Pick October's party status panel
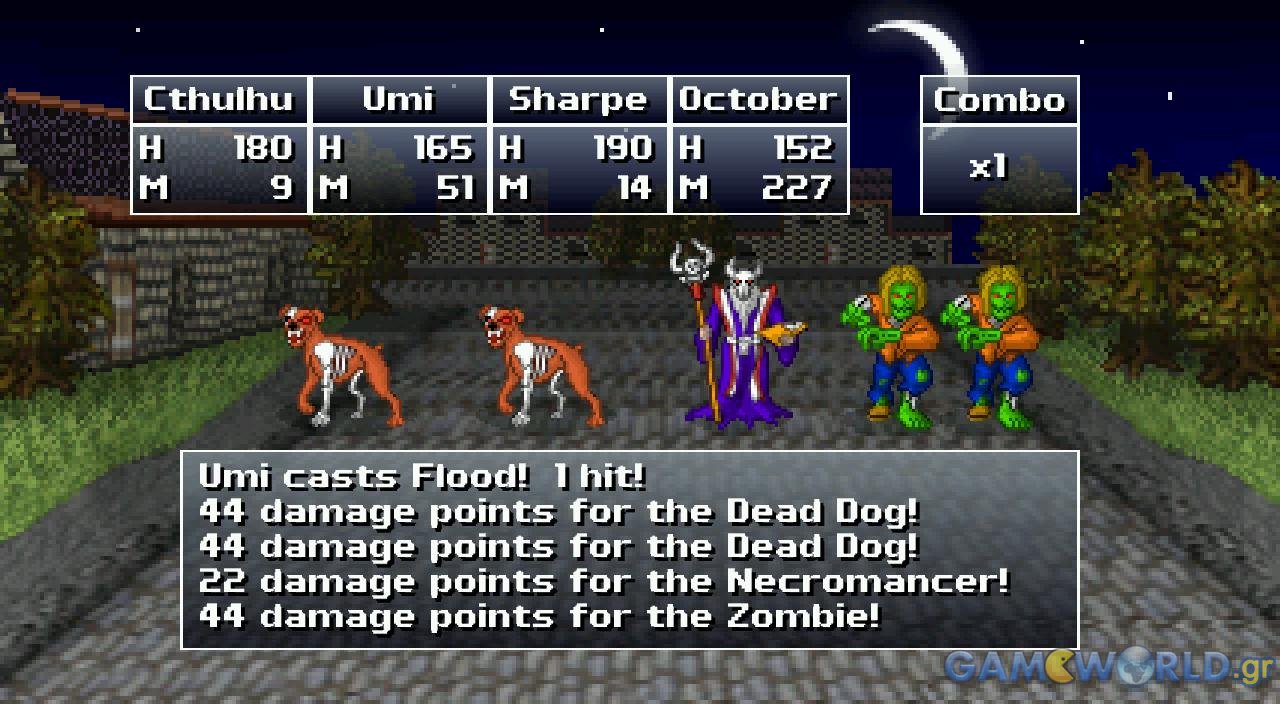The image size is (1280, 704). pyautogui.click(x=759, y=145)
